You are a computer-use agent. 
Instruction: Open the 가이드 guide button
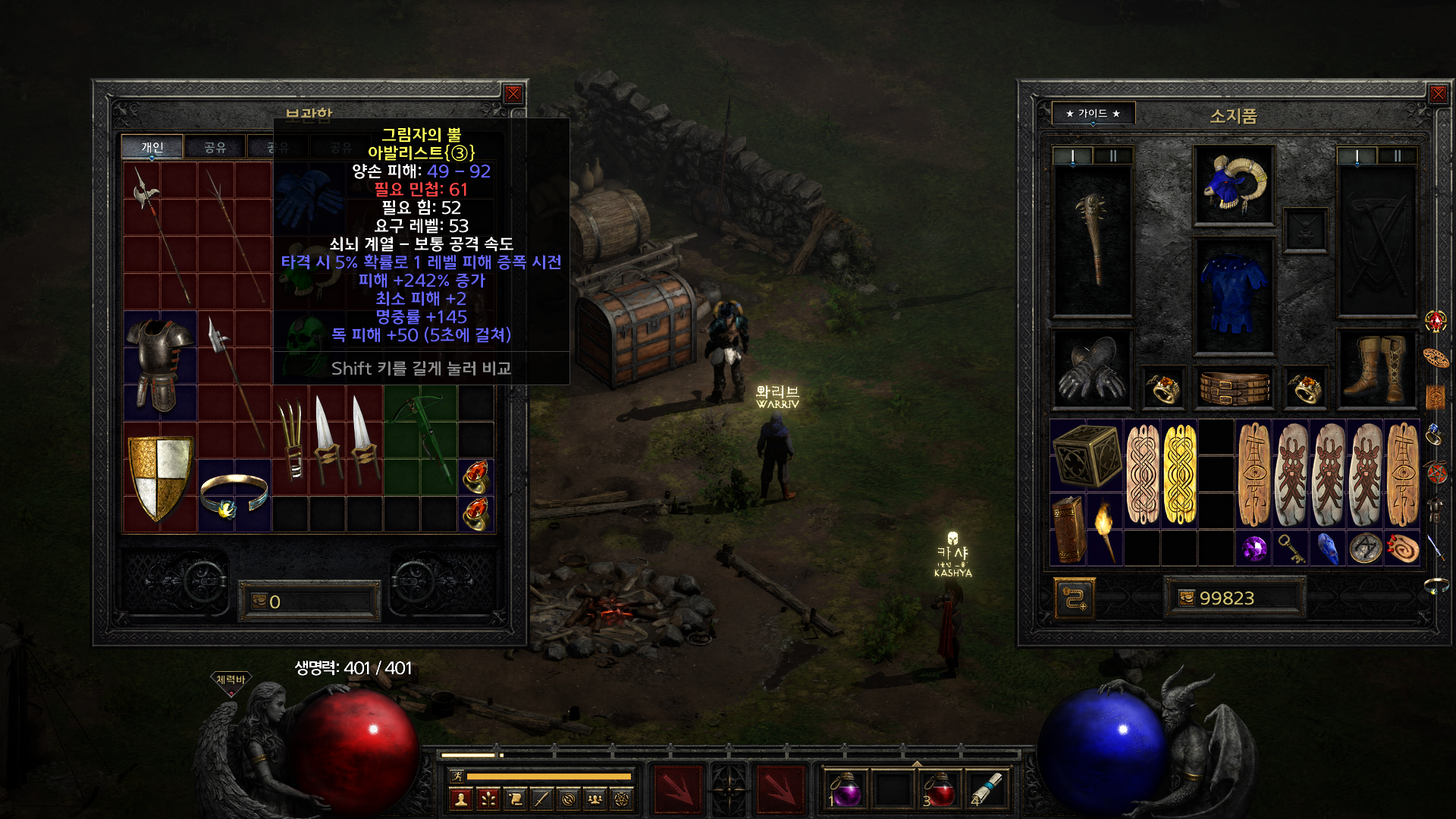tap(1093, 114)
